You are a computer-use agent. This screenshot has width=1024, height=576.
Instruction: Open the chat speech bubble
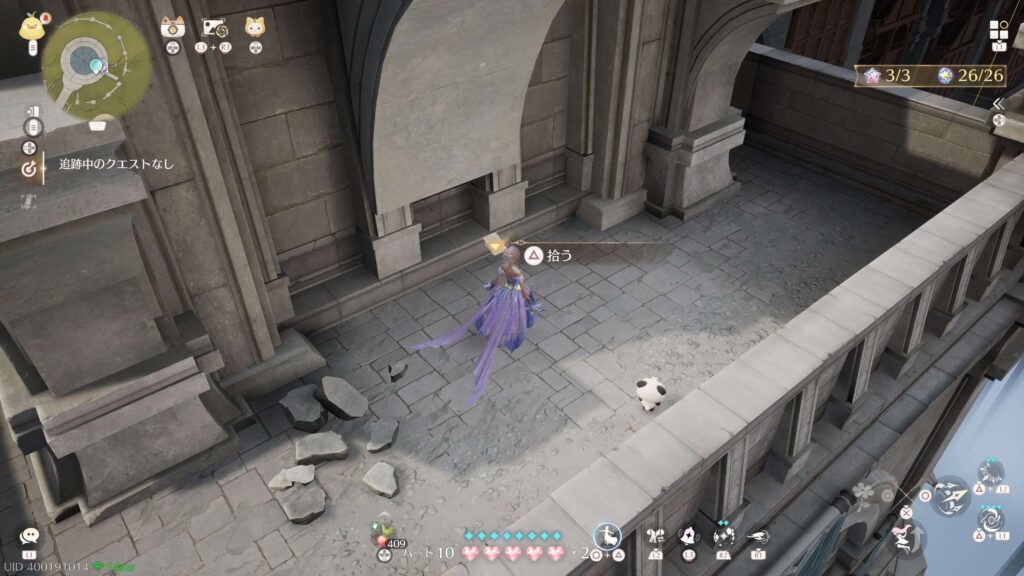tap(29, 537)
